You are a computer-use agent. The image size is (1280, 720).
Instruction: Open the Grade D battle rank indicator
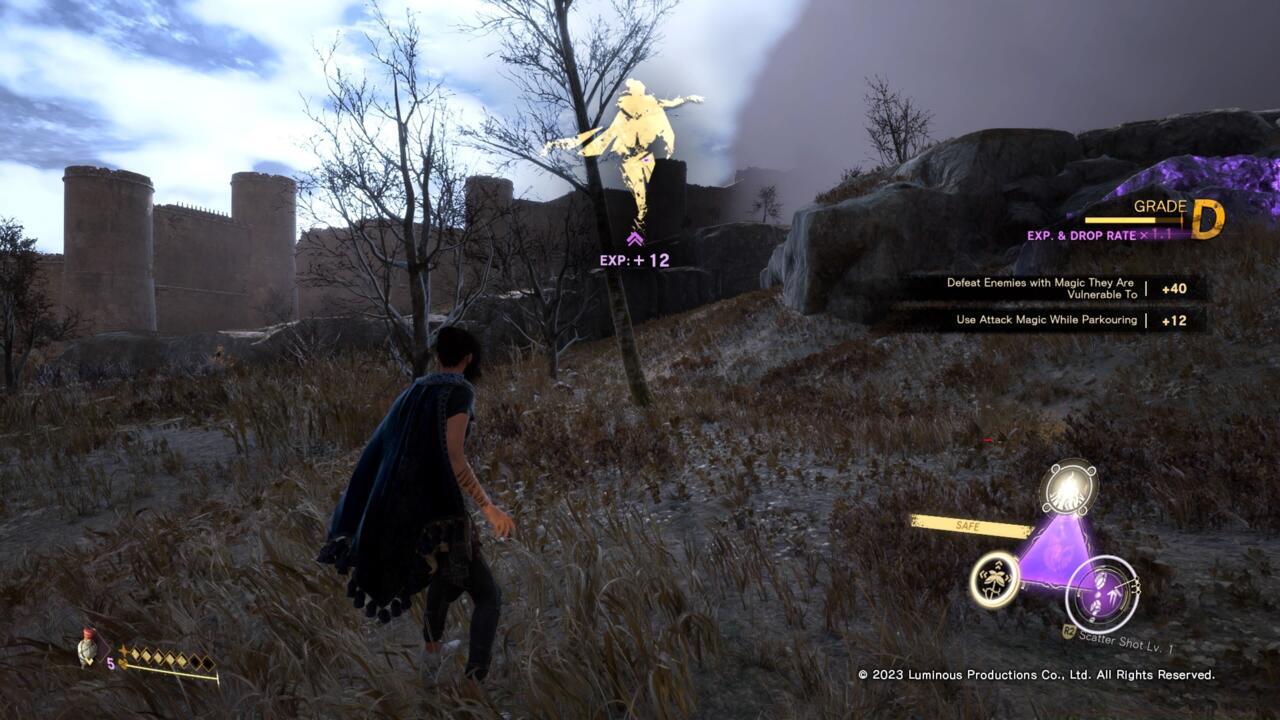point(1207,219)
